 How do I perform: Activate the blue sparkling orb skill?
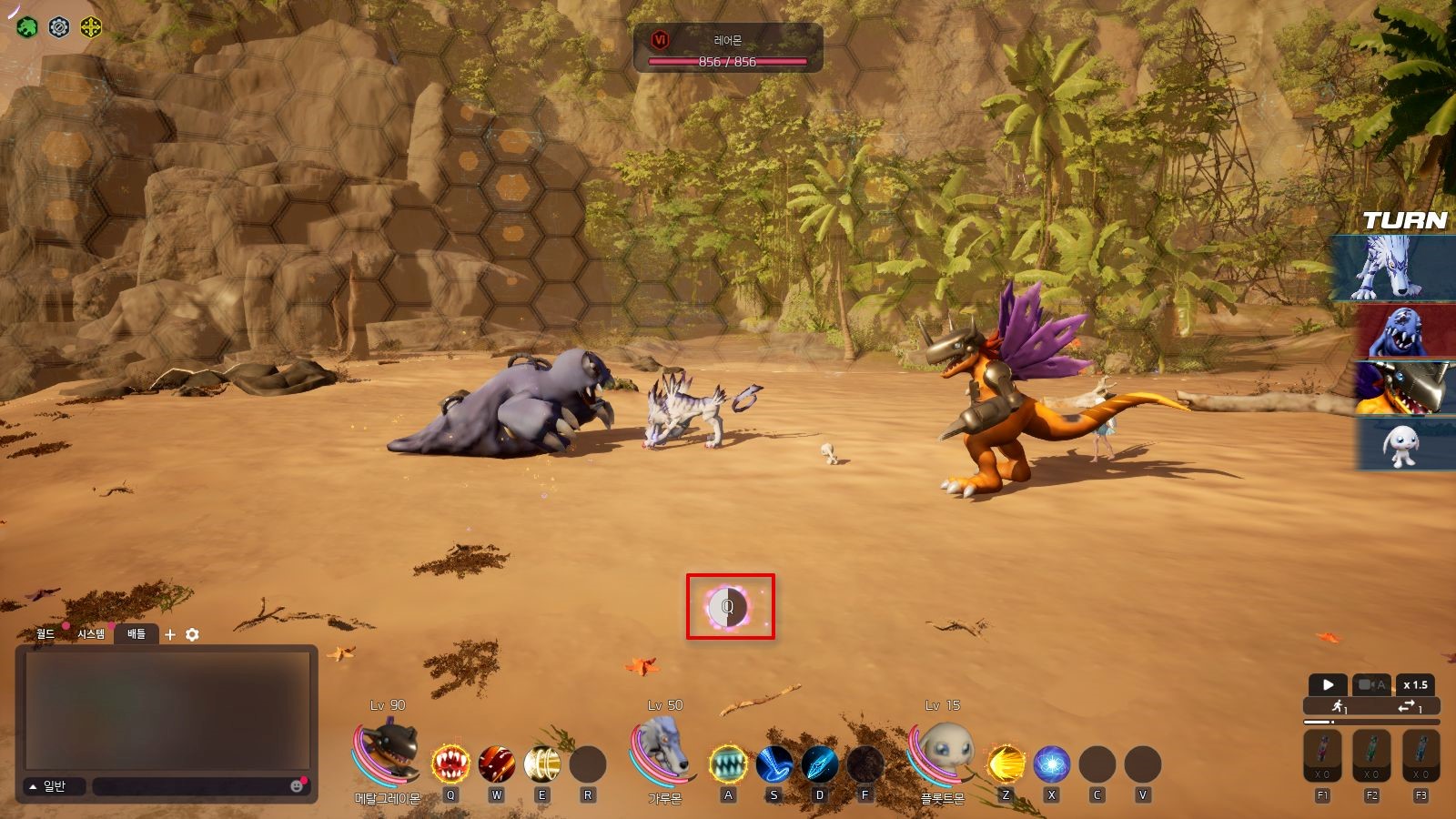pos(1051,763)
